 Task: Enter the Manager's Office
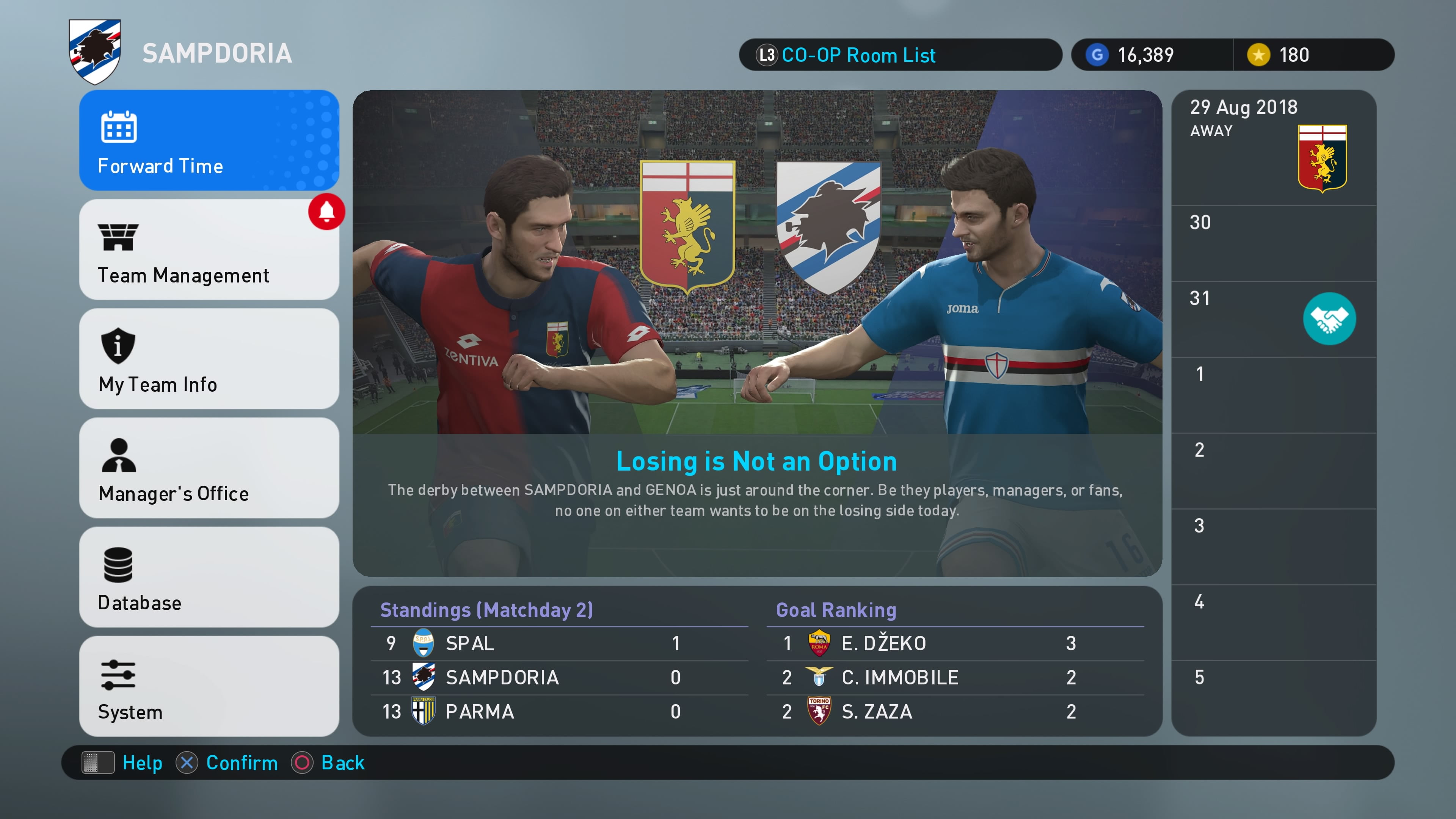(x=209, y=468)
